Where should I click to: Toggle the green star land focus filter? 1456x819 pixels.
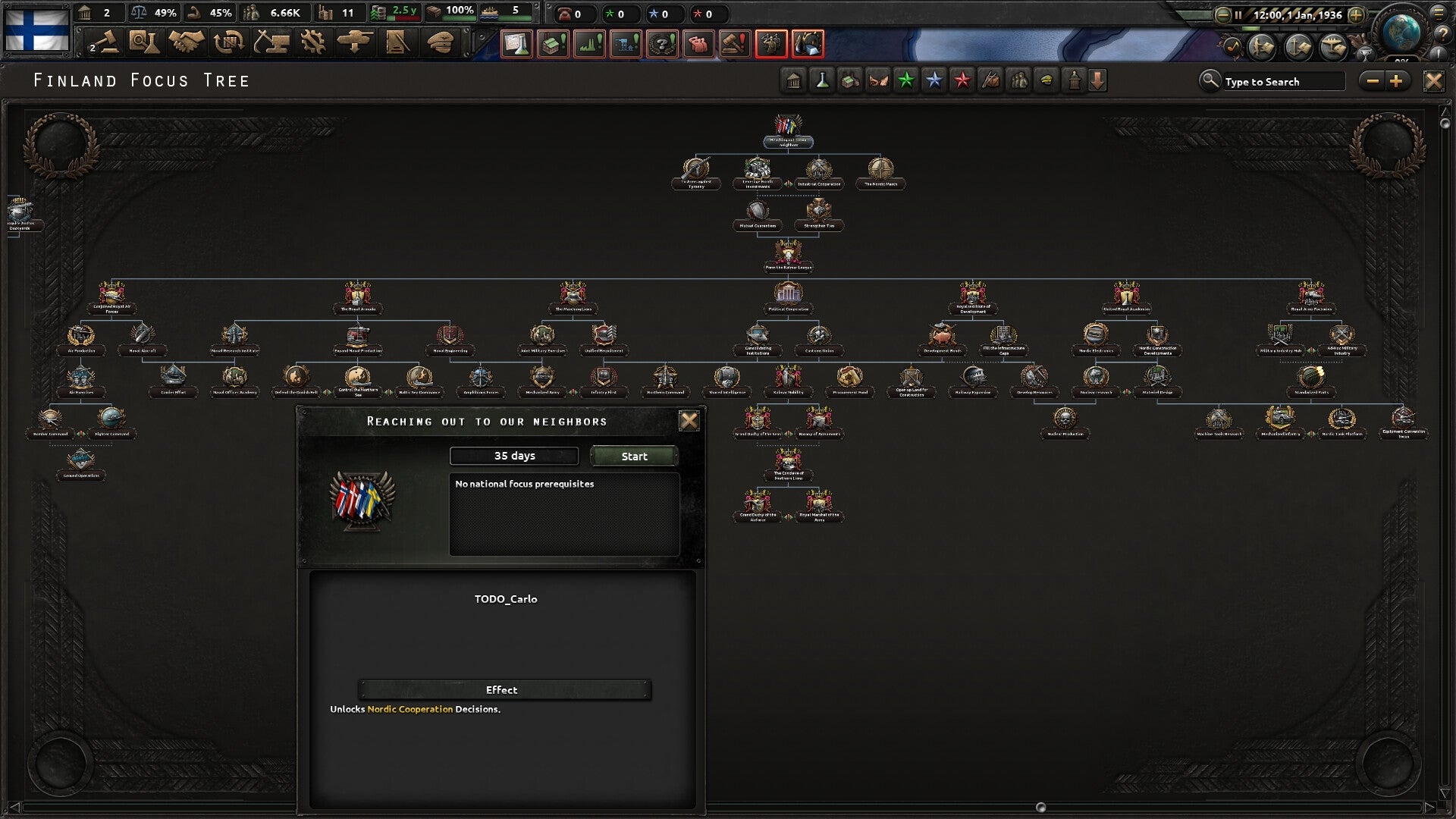907,80
